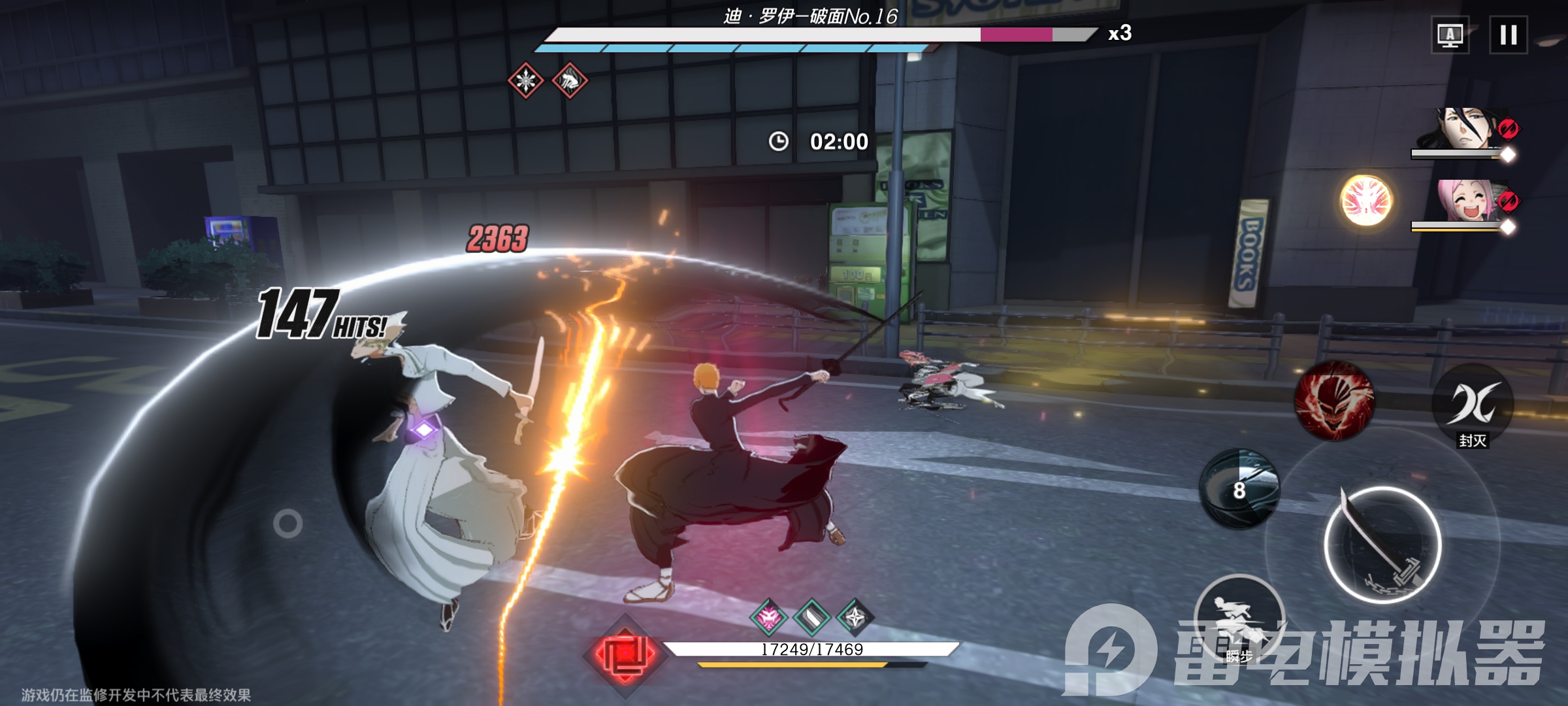Check the blade buff icon above health
The width and height of the screenshot is (1568, 706).
pos(811,617)
